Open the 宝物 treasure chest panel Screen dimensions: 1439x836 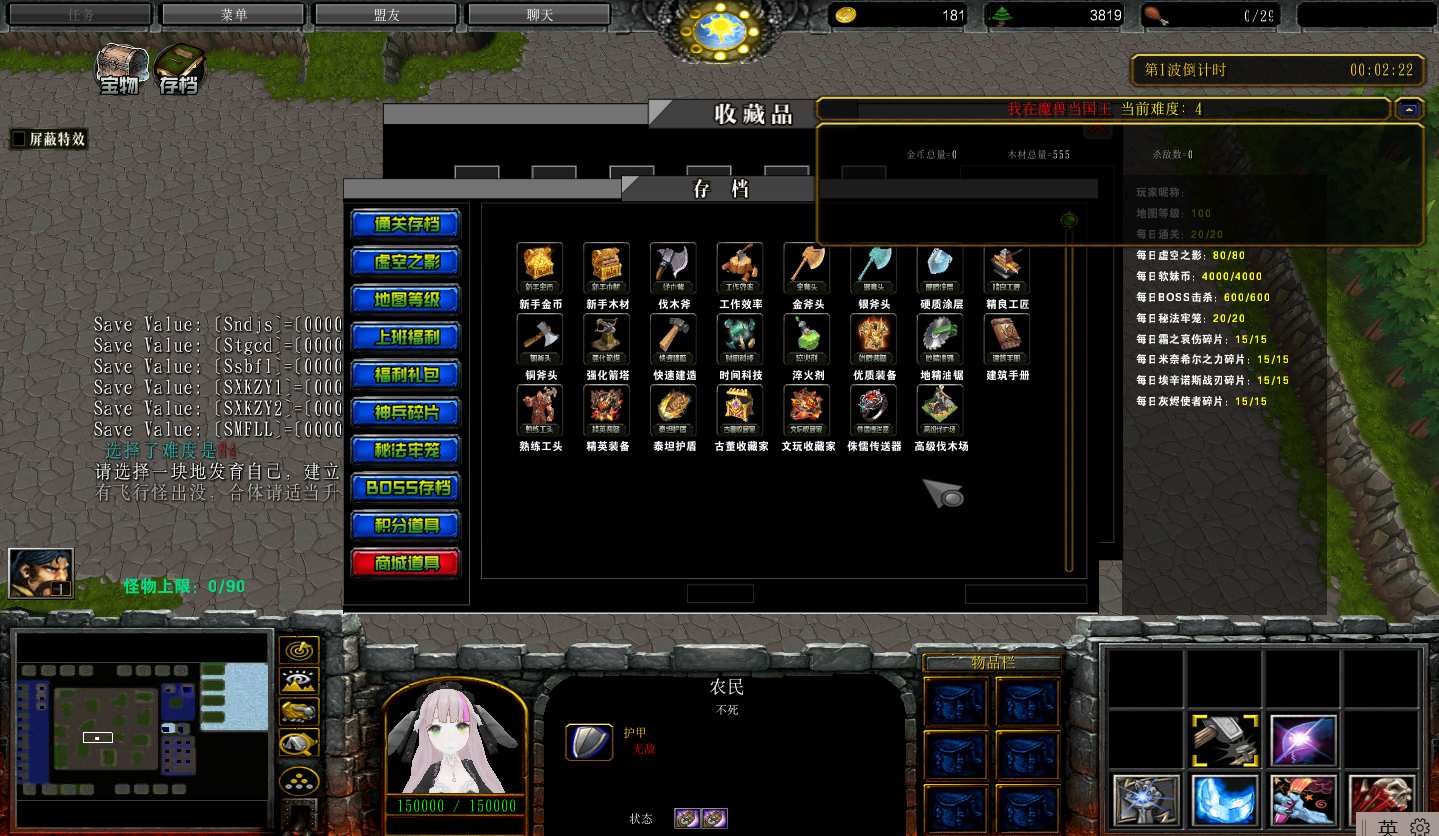120,67
